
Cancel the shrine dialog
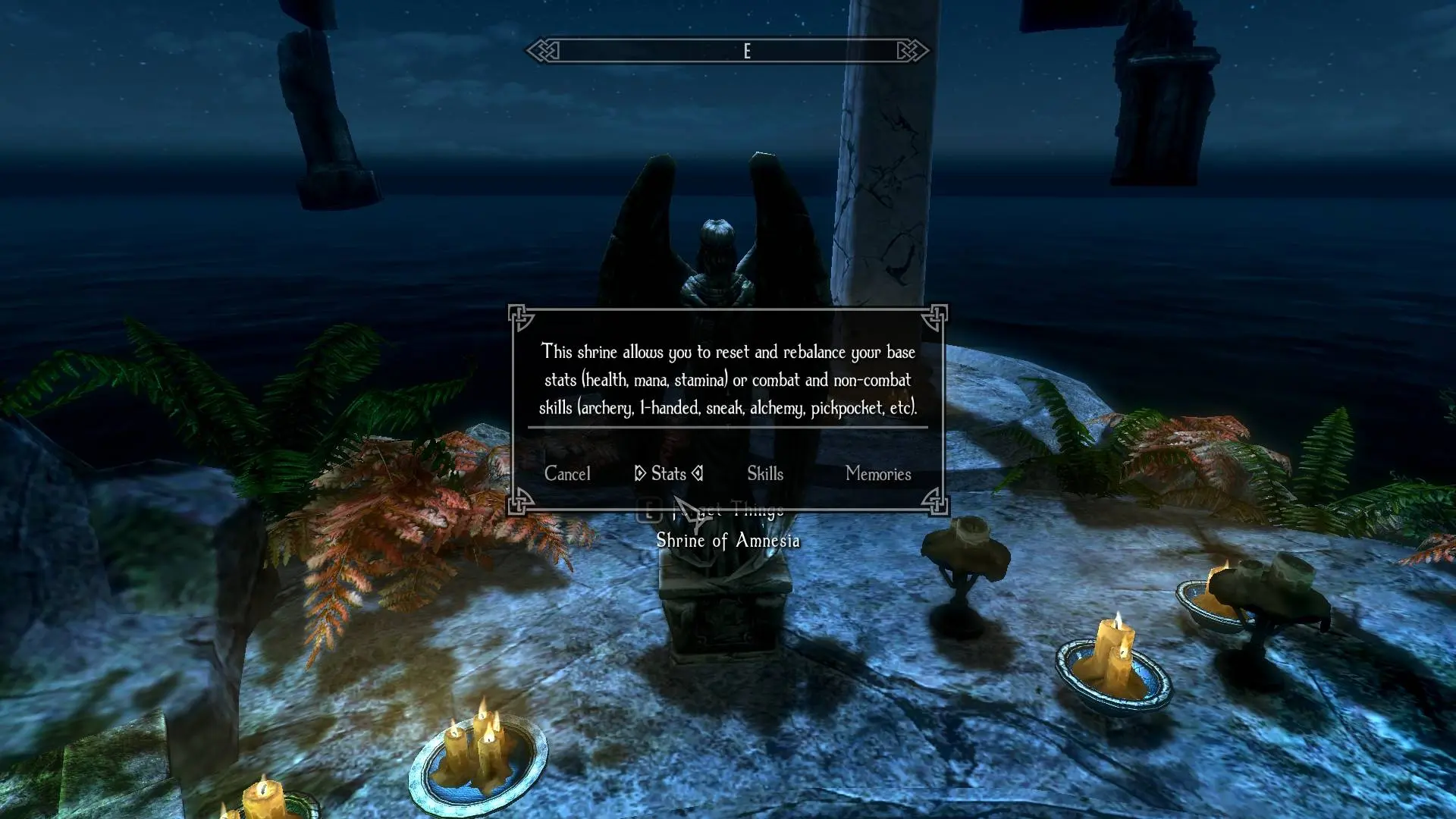coord(567,474)
